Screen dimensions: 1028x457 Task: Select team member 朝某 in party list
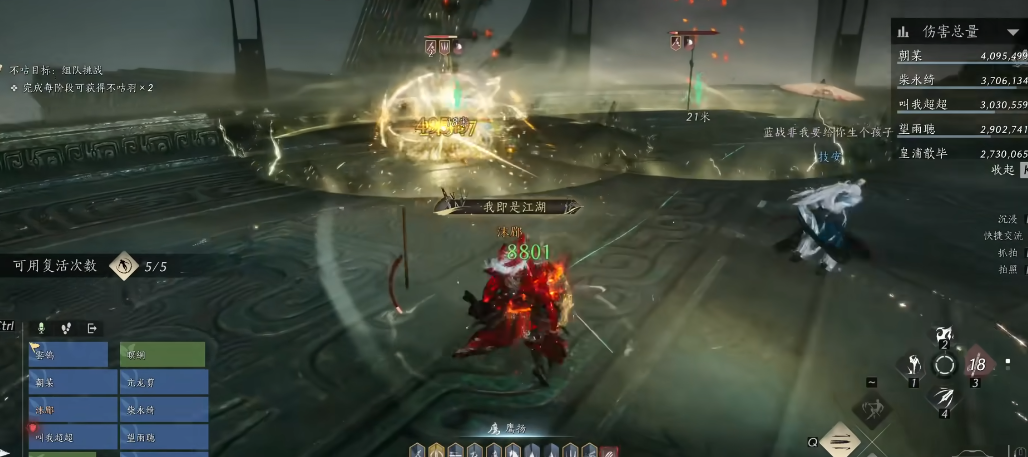click(x=68, y=382)
